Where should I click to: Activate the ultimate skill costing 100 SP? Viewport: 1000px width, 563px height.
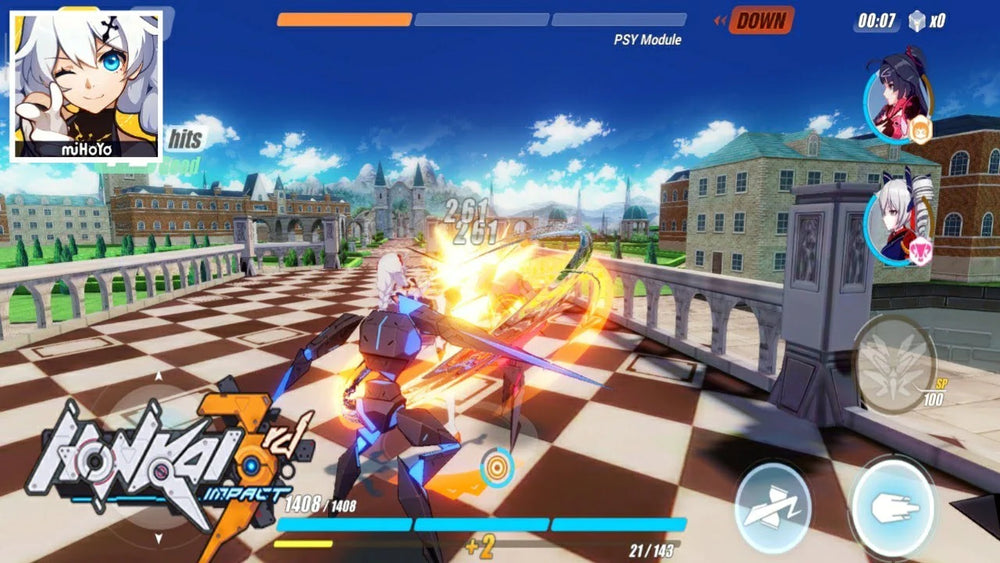coord(894,362)
